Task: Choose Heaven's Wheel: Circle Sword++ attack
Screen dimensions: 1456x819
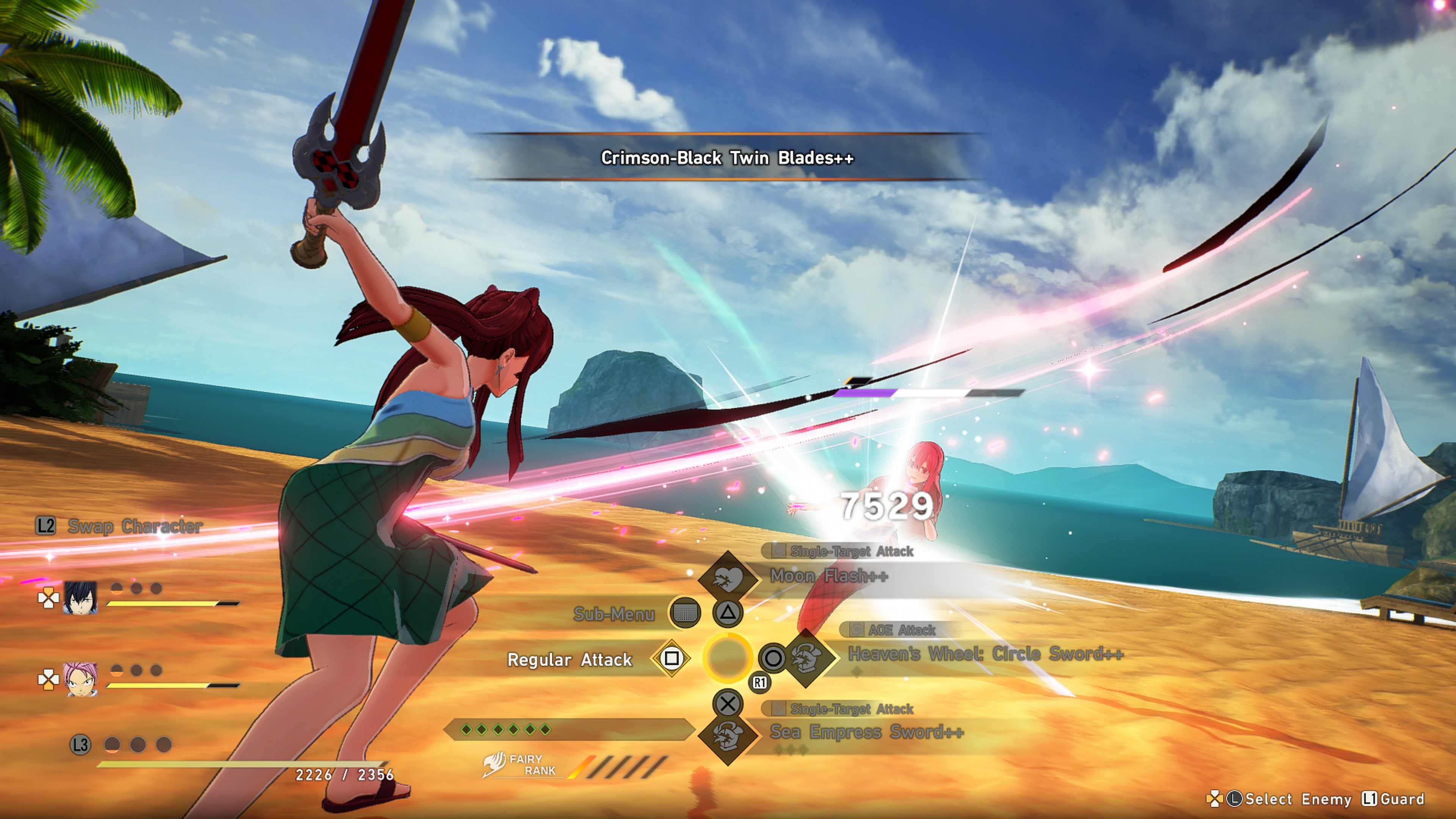Action: click(985, 654)
